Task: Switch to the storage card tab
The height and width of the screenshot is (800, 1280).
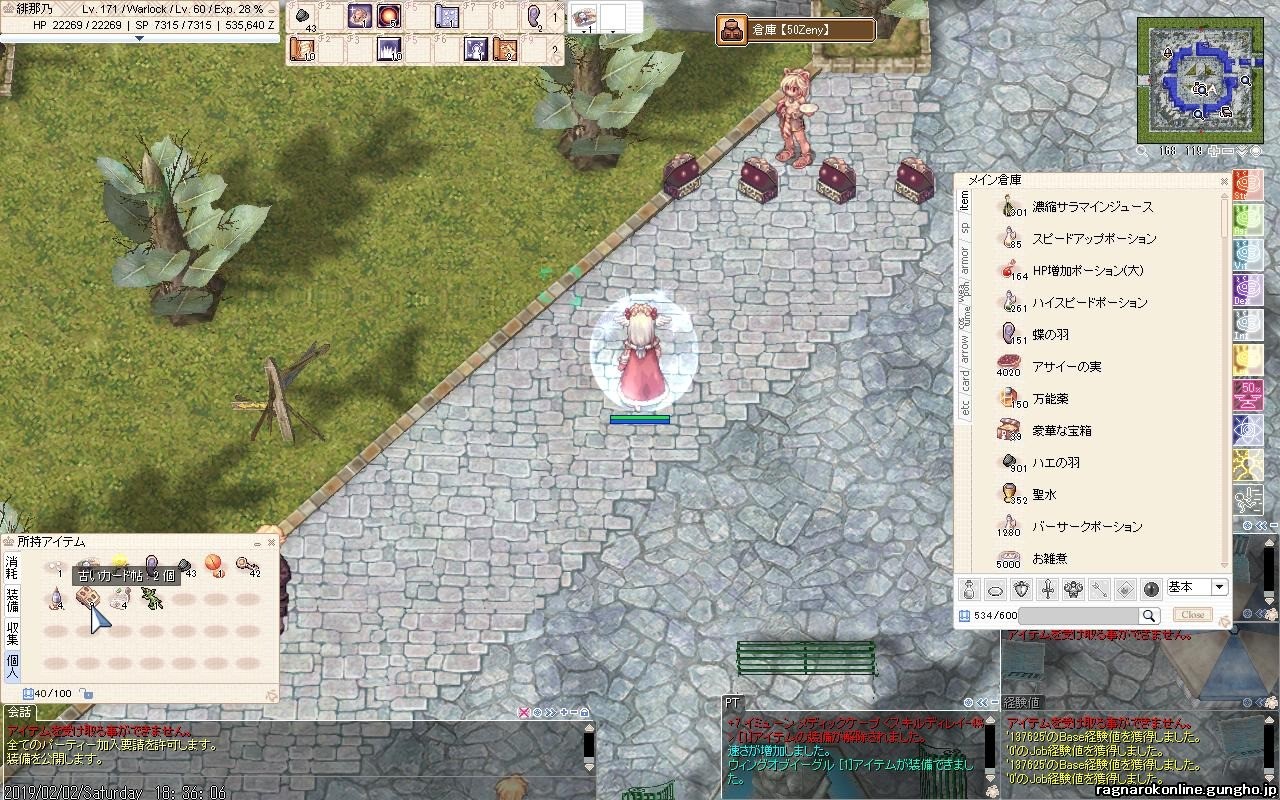Action: click(x=965, y=380)
